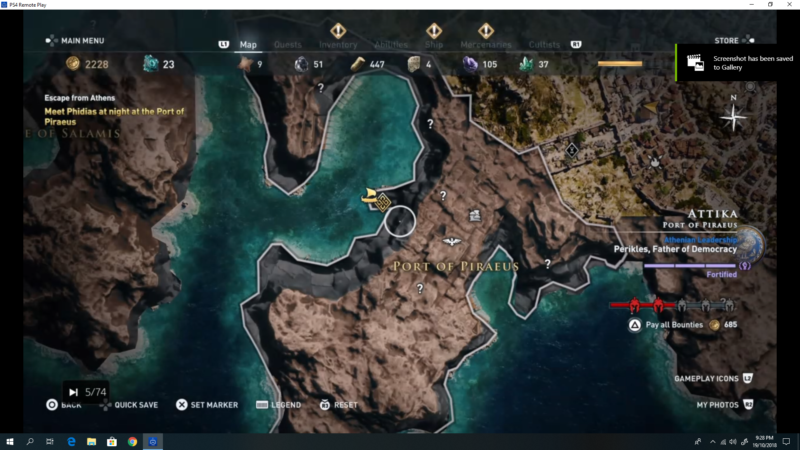This screenshot has height=450, width=800.
Task: Show the map Legend
Action: click(x=279, y=405)
